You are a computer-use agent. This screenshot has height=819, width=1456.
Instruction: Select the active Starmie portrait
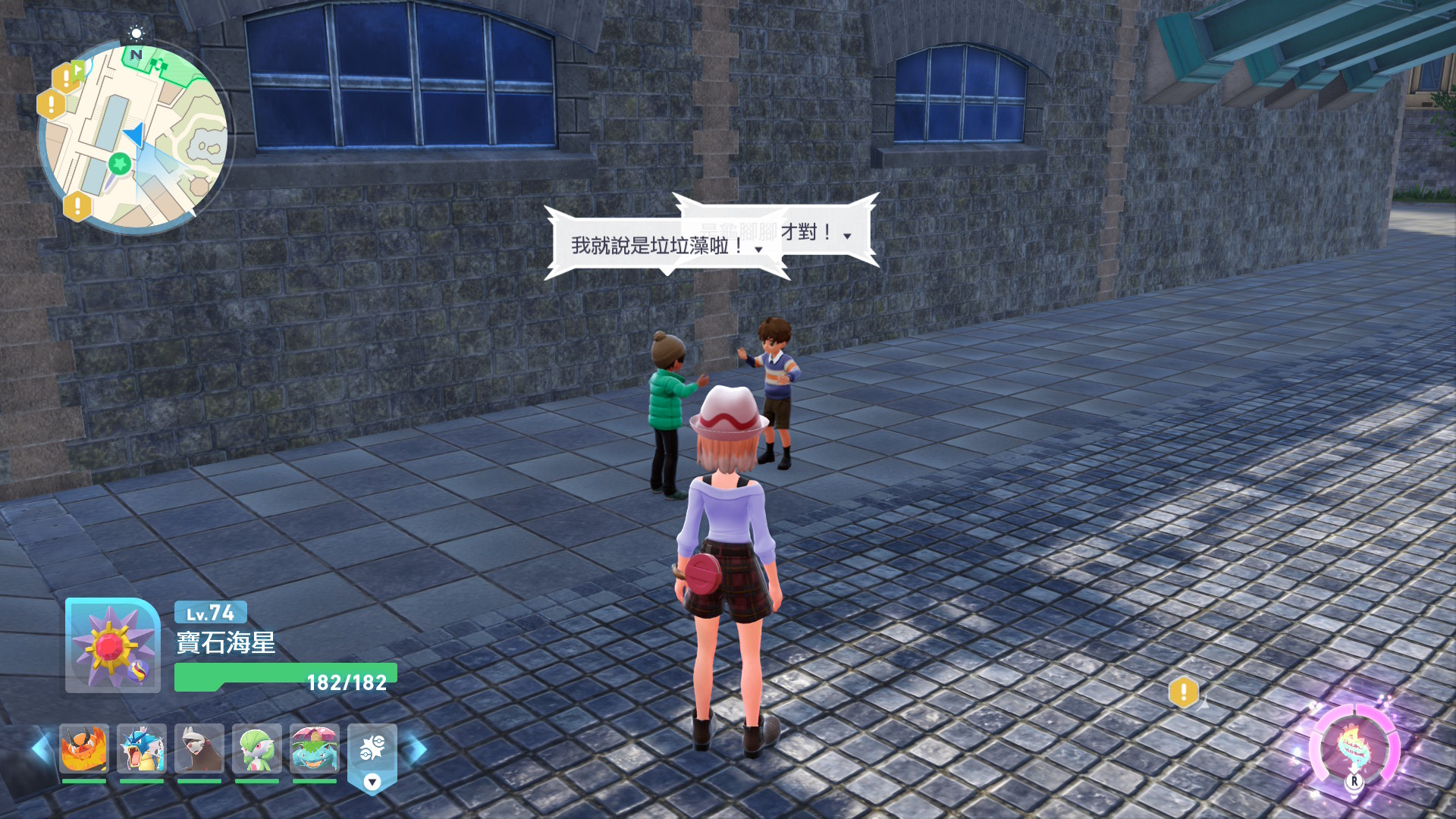pos(112,646)
